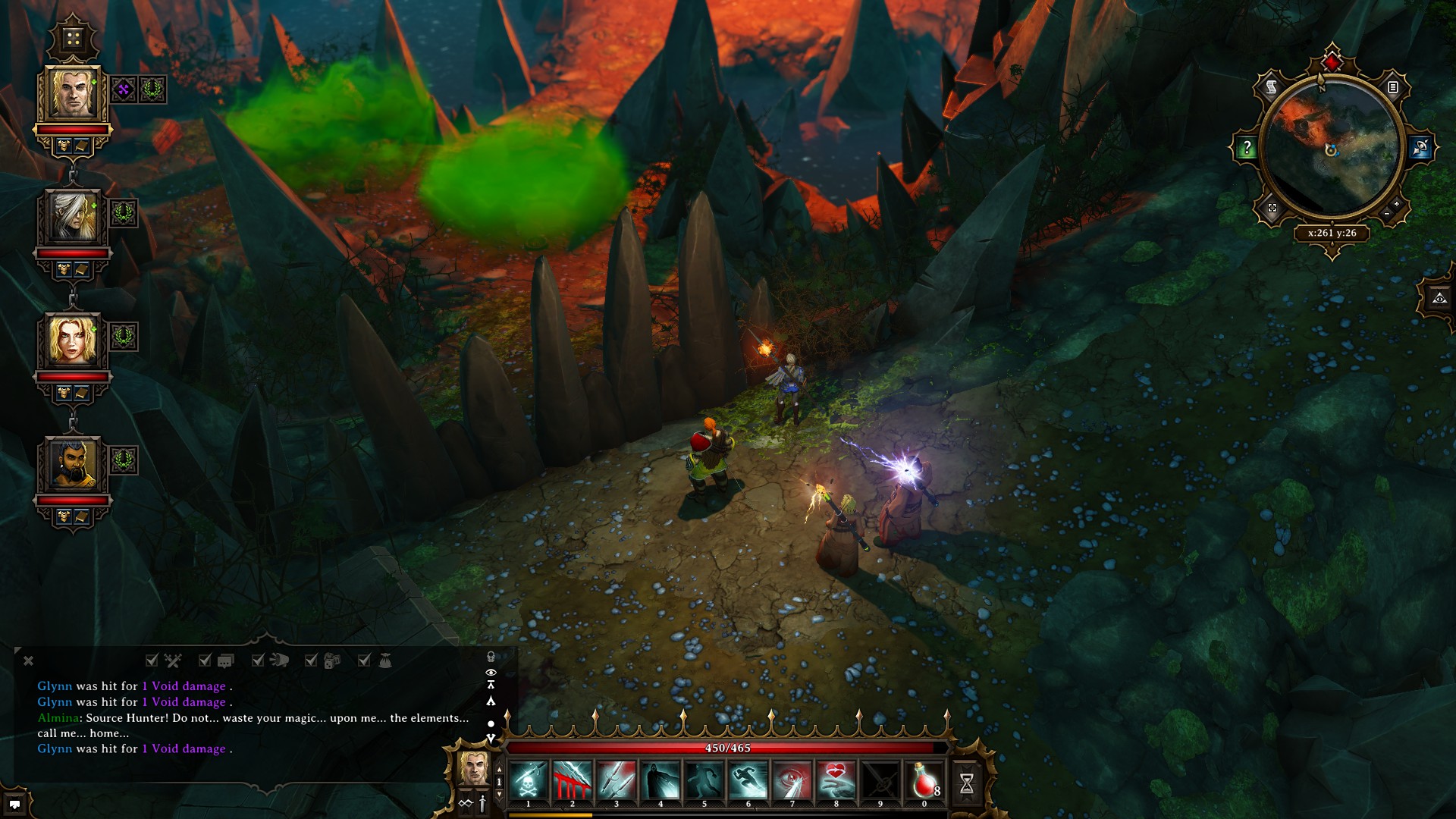Activate the red bleeding slash skill
Screen dimensions: 1456x819
(573, 781)
